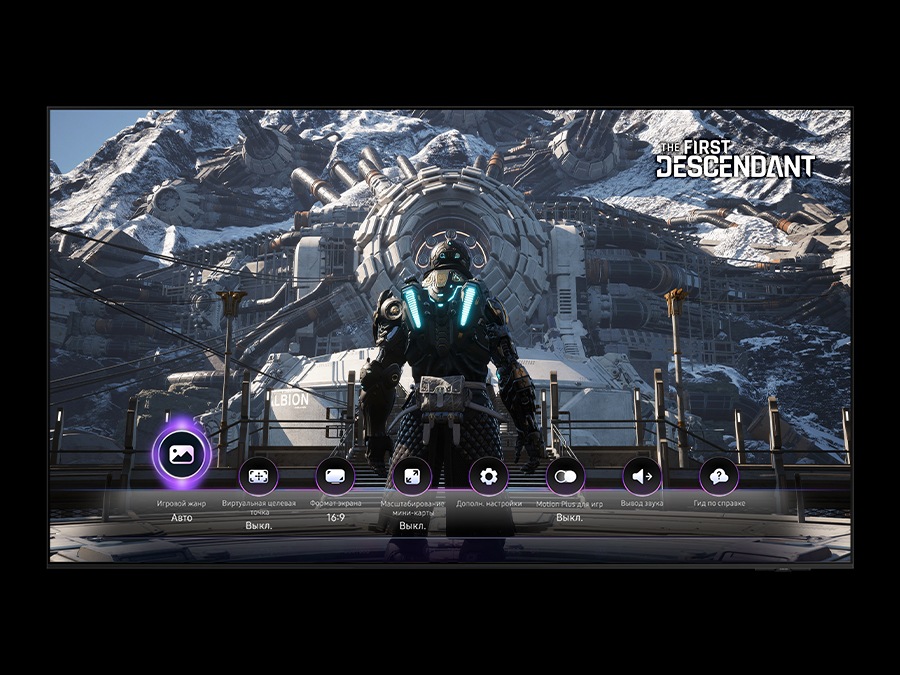Image resolution: width=900 pixels, height=675 pixels.
Task: Open the Формат экрана 16:9 option
Action: (335, 476)
